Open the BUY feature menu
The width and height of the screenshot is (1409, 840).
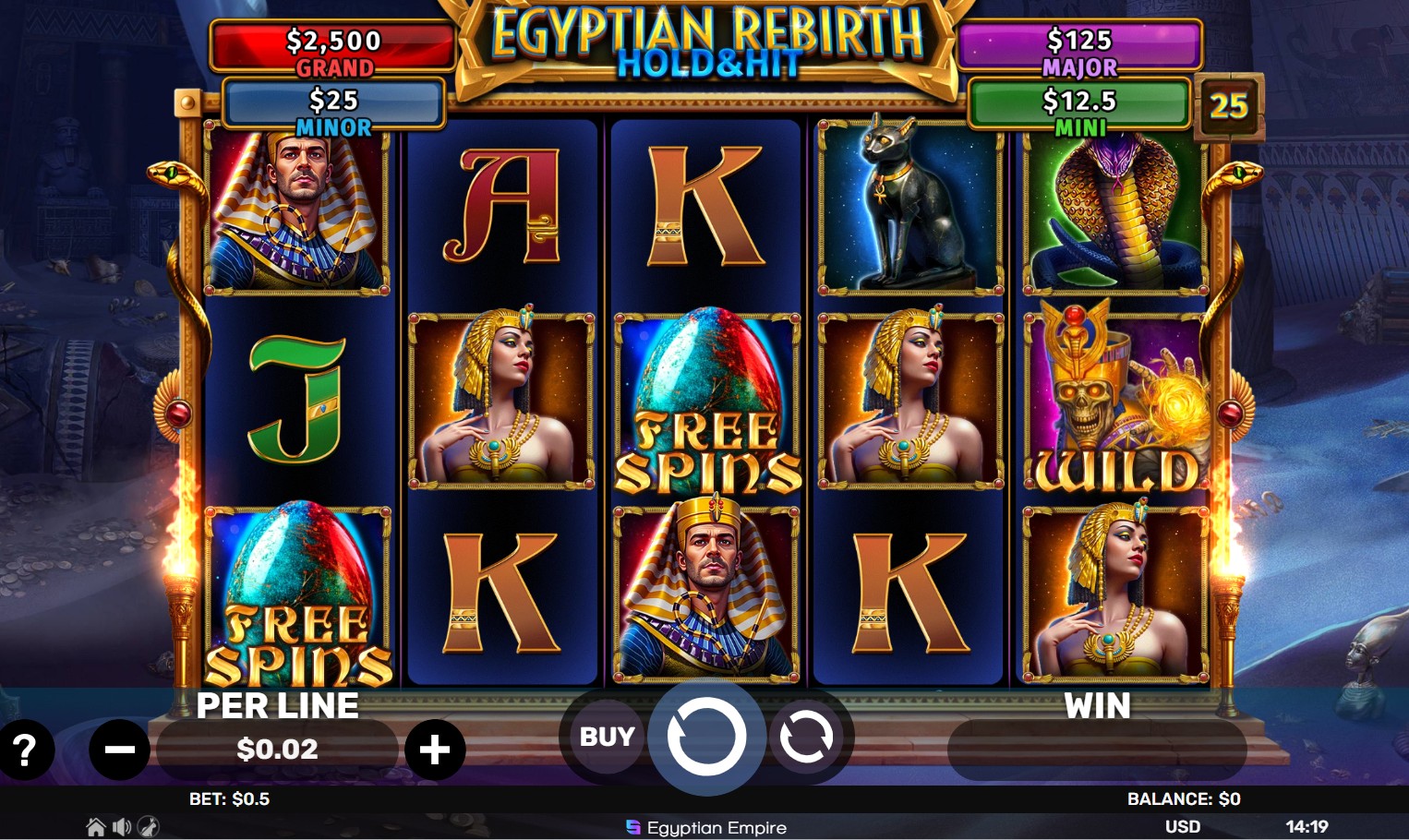(x=606, y=736)
